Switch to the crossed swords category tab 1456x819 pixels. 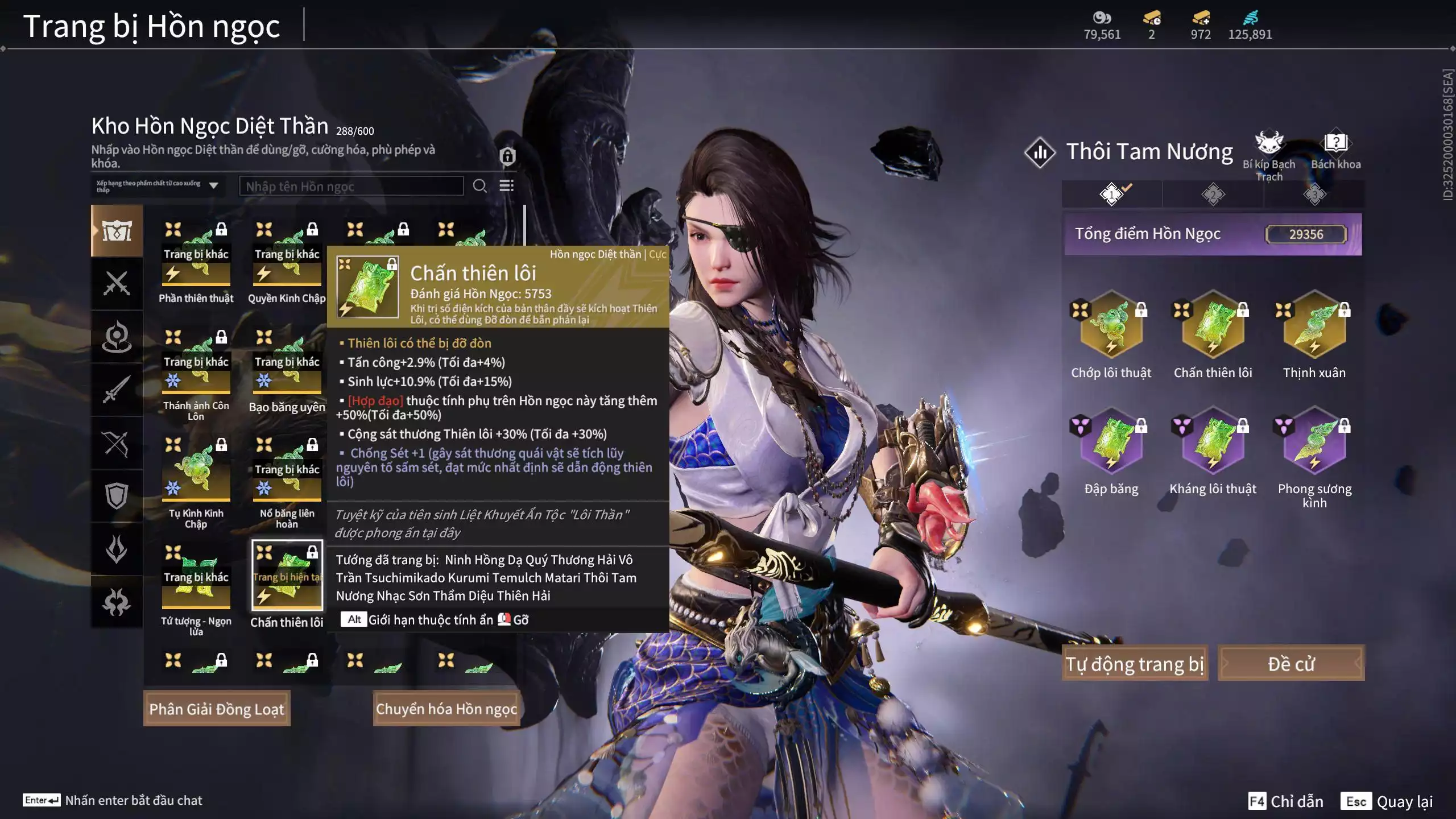(x=117, y=283)
